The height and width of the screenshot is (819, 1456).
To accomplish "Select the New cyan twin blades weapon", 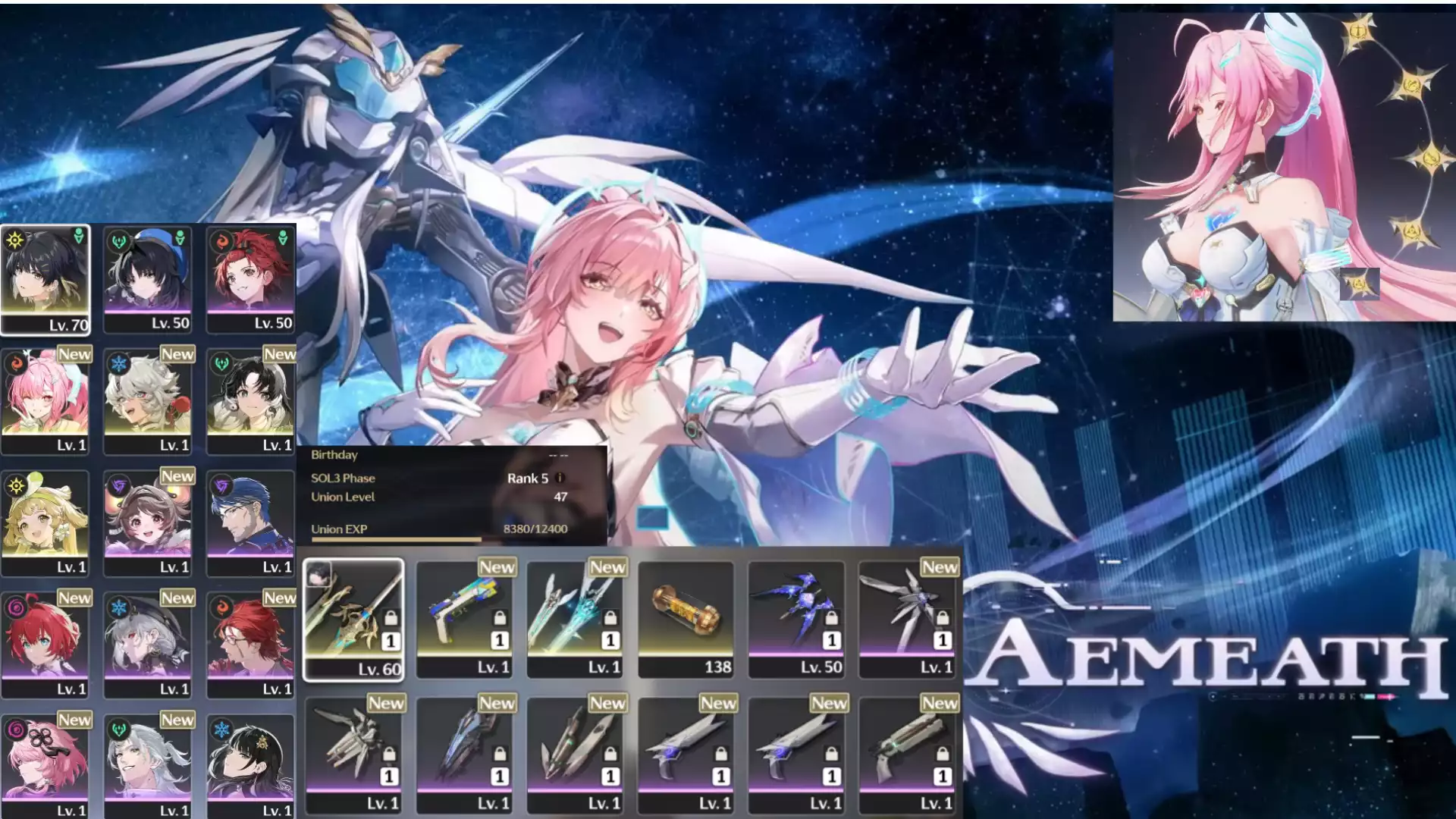I will (x=575, y=619).
